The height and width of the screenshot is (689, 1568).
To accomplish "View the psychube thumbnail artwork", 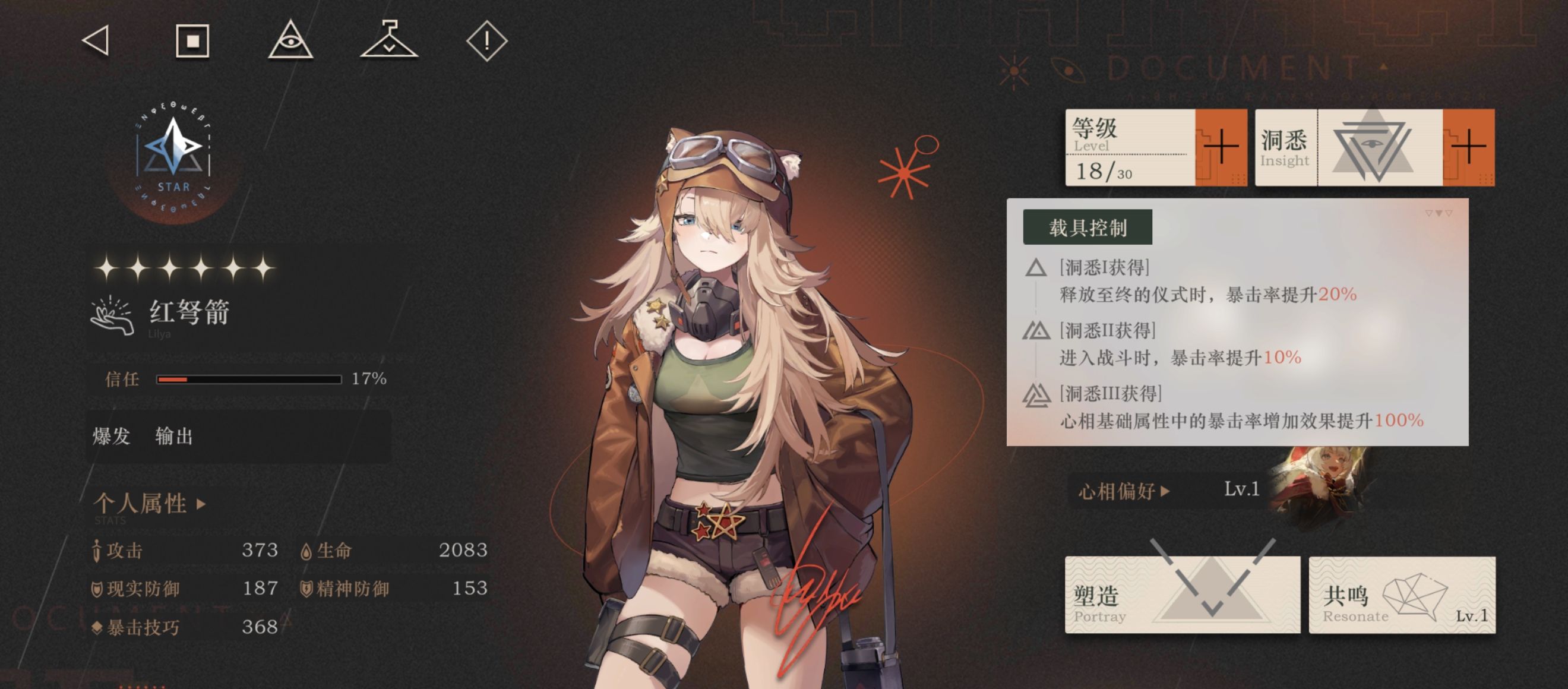I will click(1318, 484).
